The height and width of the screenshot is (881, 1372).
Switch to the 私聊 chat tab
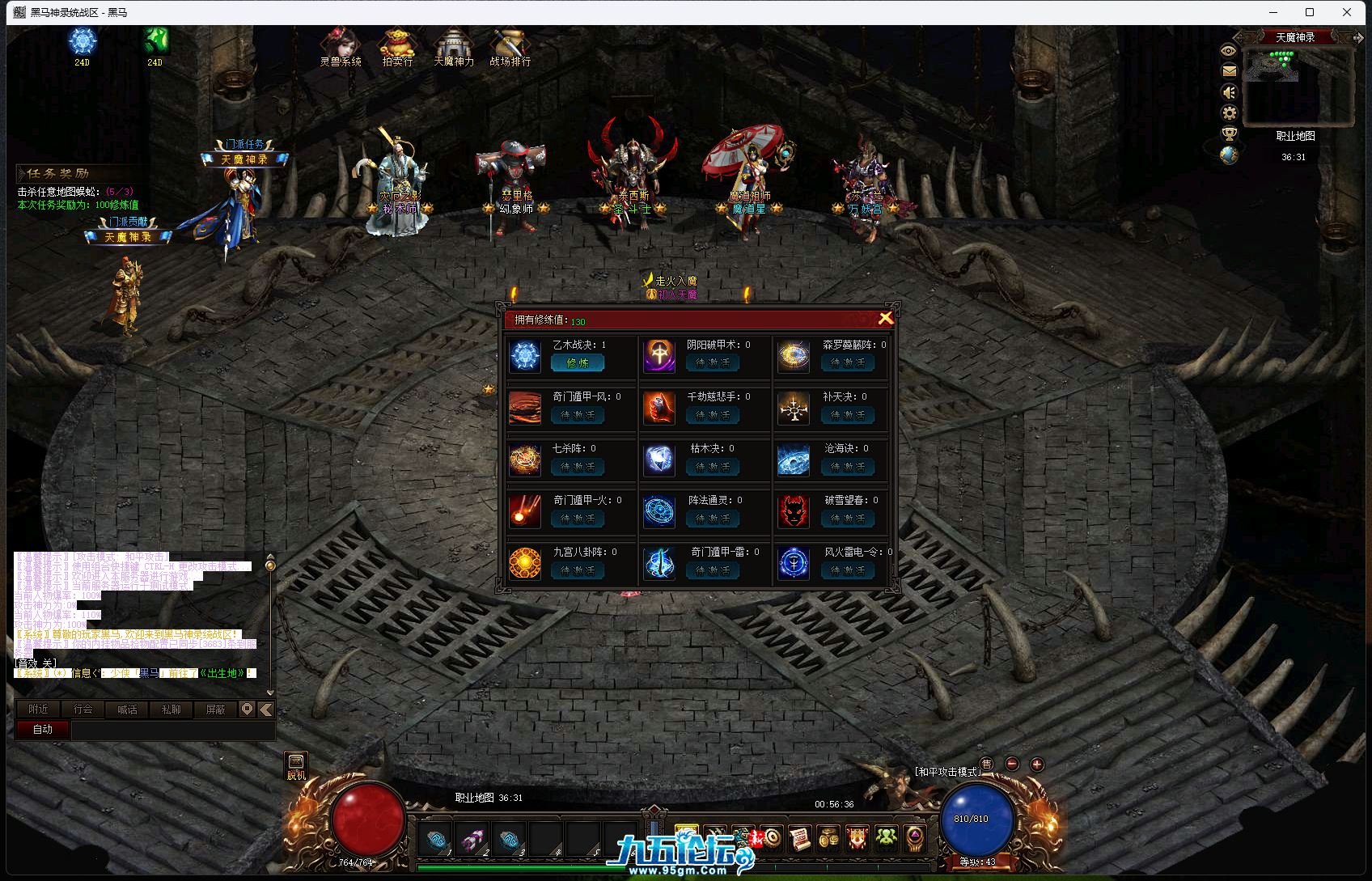pos(171,709)
